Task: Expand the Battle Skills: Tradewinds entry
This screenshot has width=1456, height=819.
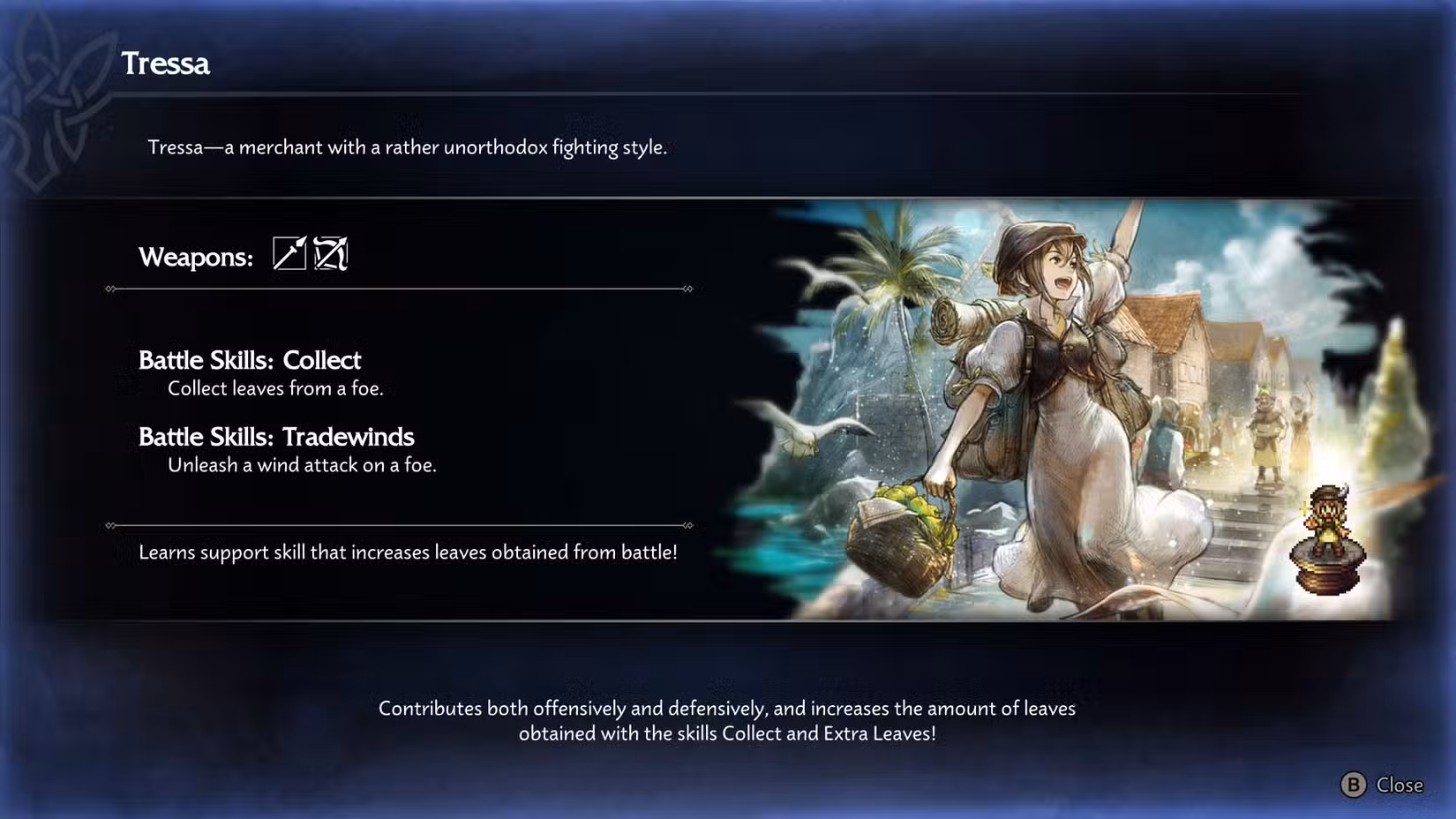Action: tap(276, 436)
